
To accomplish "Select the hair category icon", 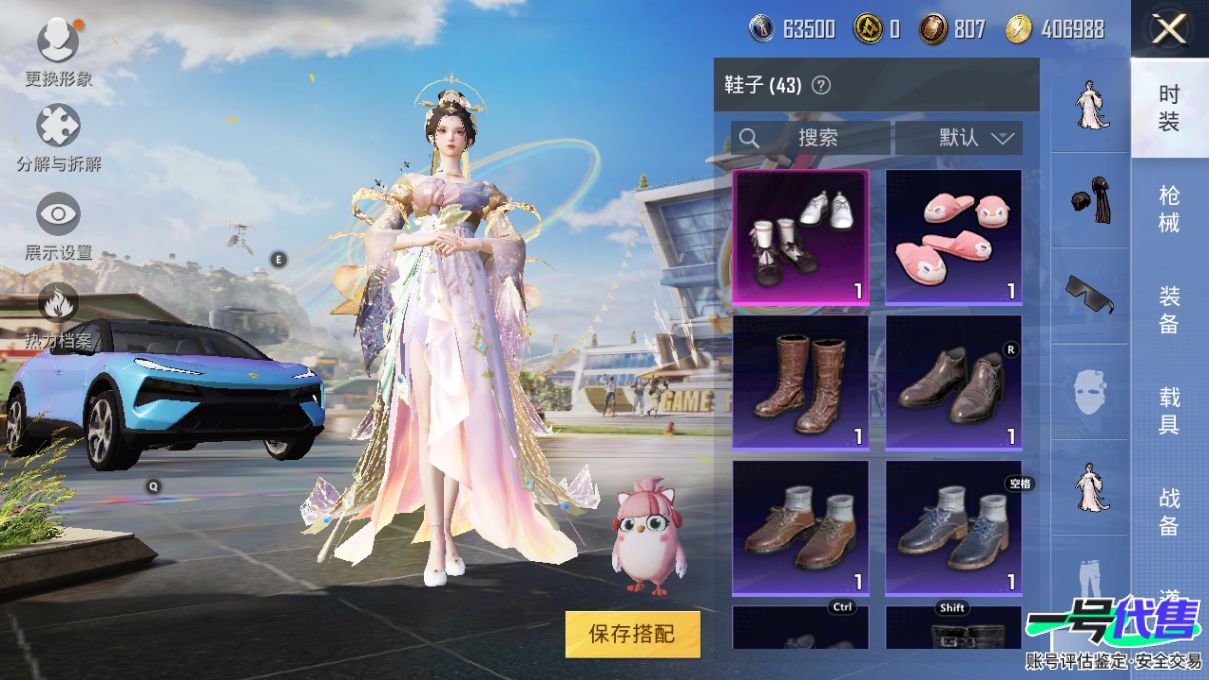I will point(1089,196).
